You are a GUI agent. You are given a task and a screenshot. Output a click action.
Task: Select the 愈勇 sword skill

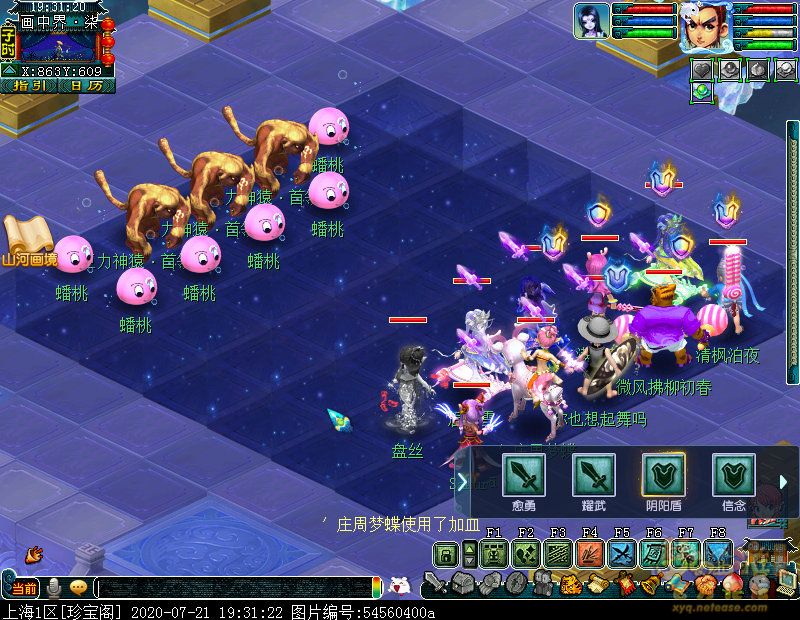pyautogui.click(x=523, y=475)
